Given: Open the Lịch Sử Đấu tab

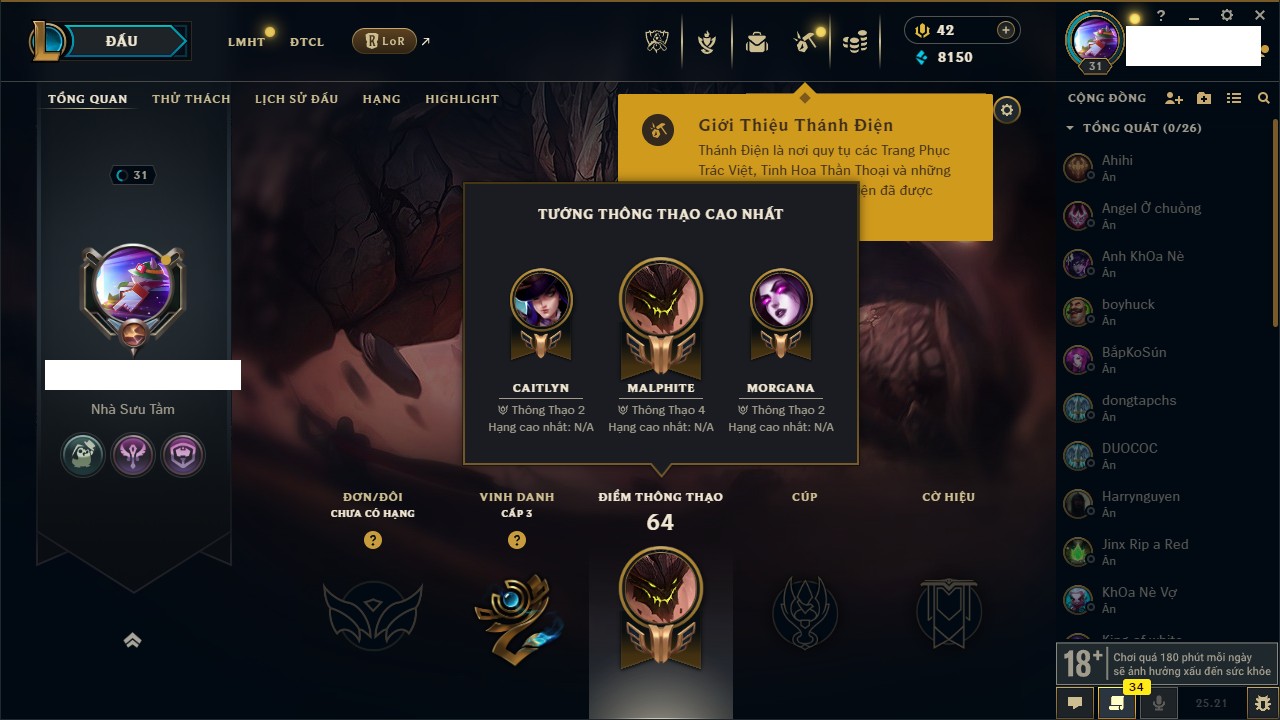Looking at the screenshot, I should (x=296, y=99).
